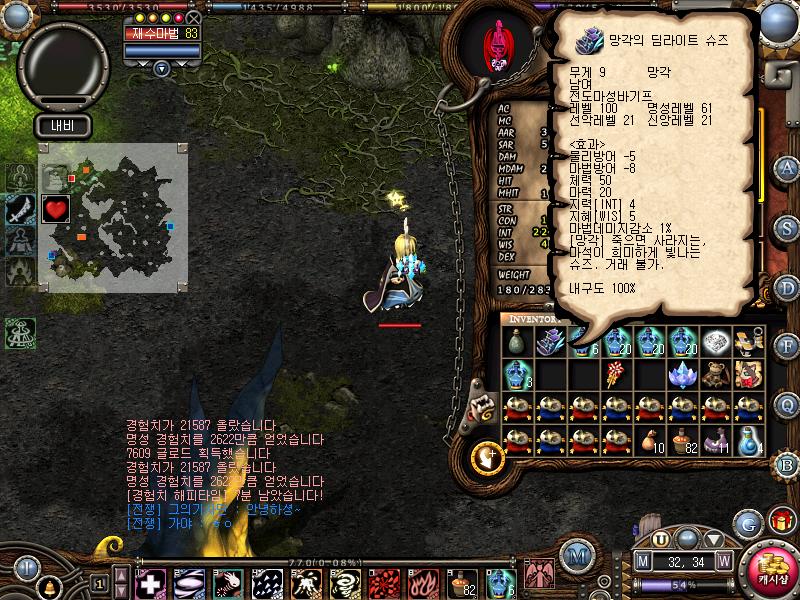
Task: Open the gift box icon
Action: pos(781,522)
